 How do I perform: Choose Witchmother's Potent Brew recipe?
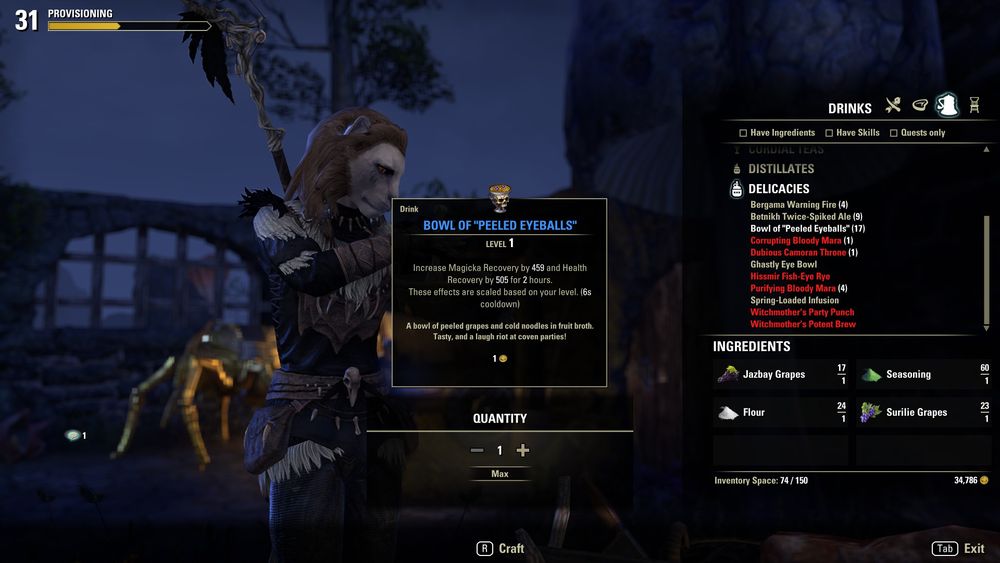tap(803, 324)
